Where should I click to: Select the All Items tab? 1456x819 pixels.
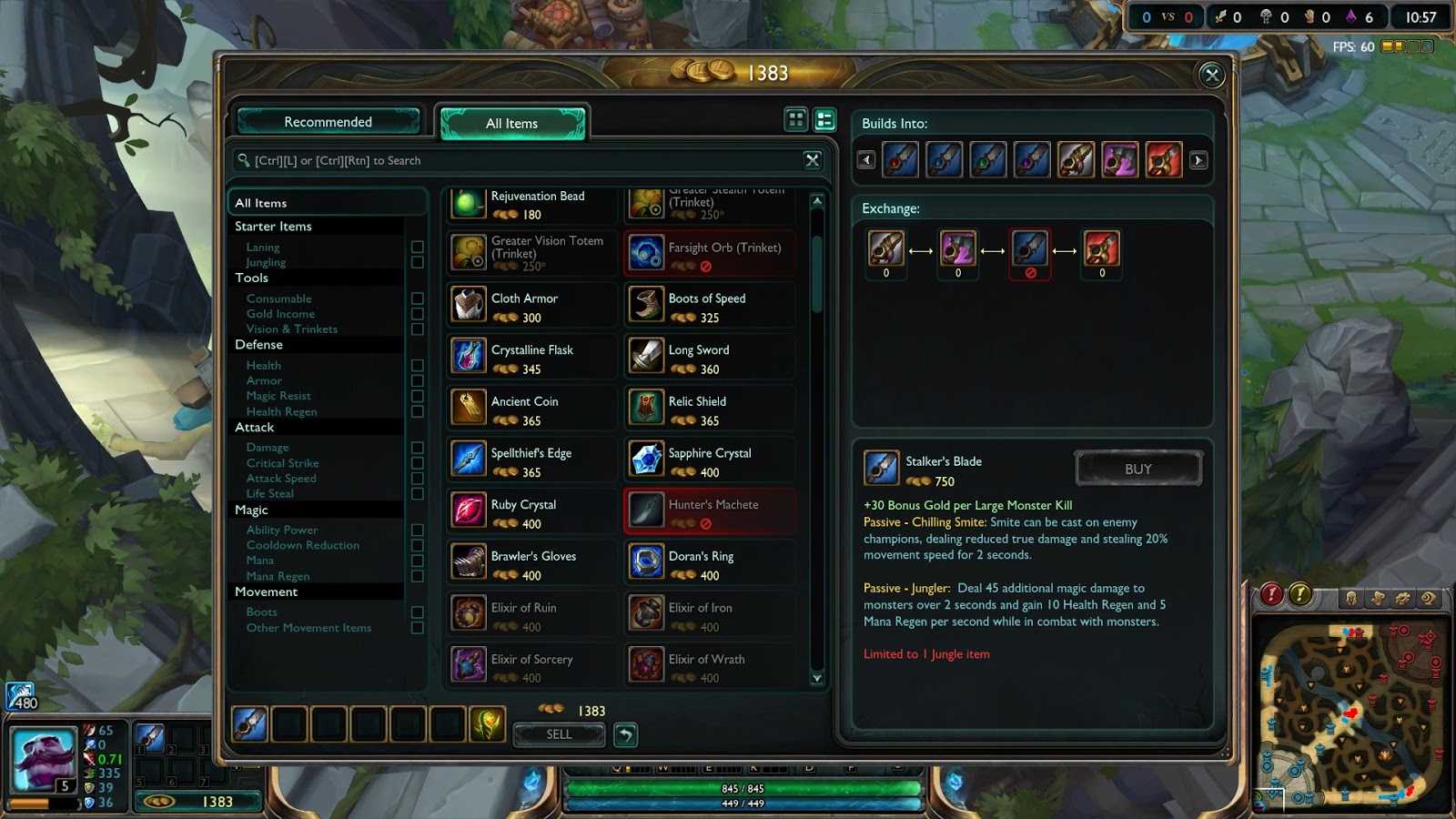click(x=511, y=124)
